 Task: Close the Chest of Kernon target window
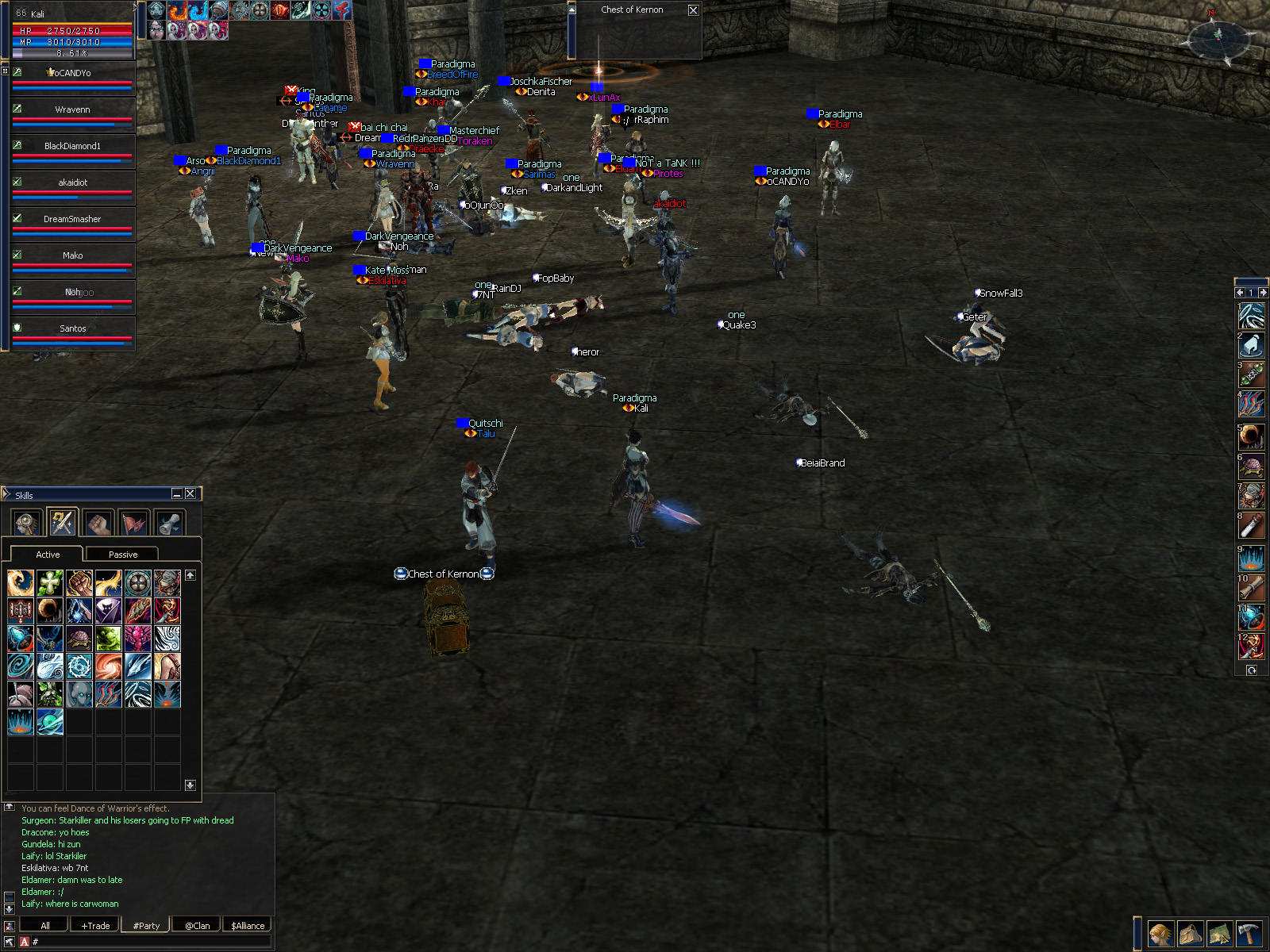693,10
